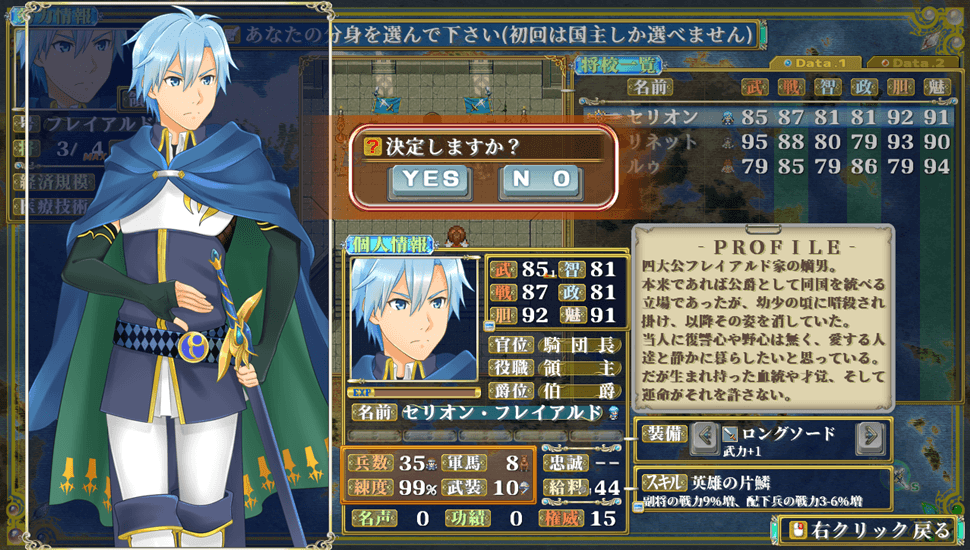Sort officers by the 武 column header
The height and width of the screenshot is (550, 970).
point(753,88)
